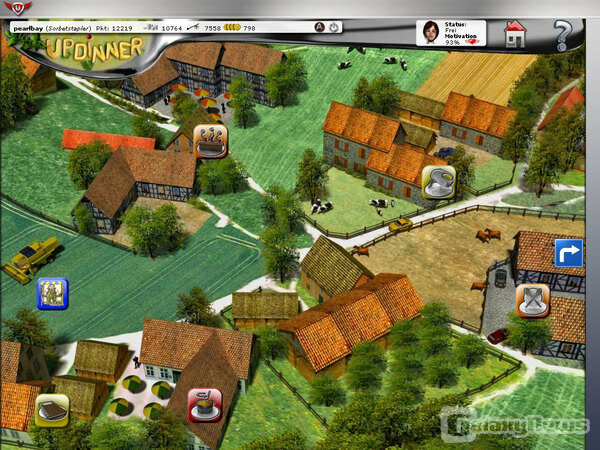Follow the blue turn-right arrow sign
Screen dimensions: 600x450
pos(568,253)
